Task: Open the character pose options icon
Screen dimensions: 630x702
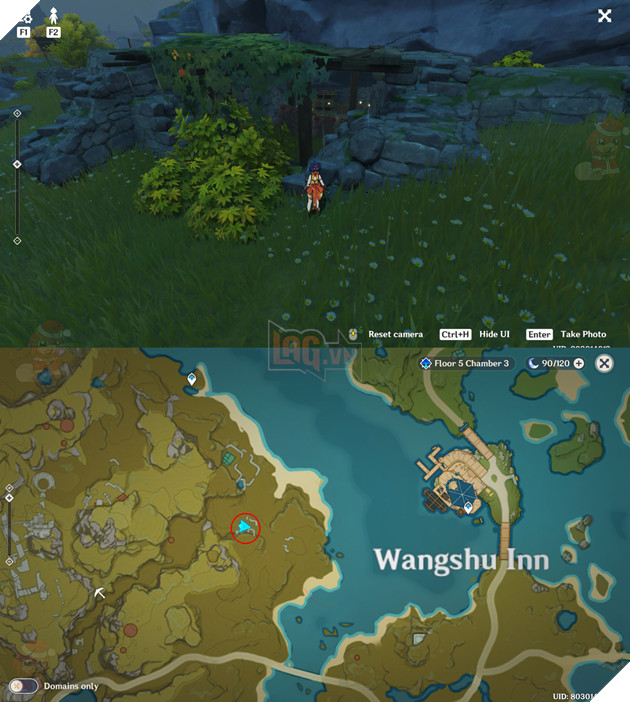Action: [x=53, y=17]
